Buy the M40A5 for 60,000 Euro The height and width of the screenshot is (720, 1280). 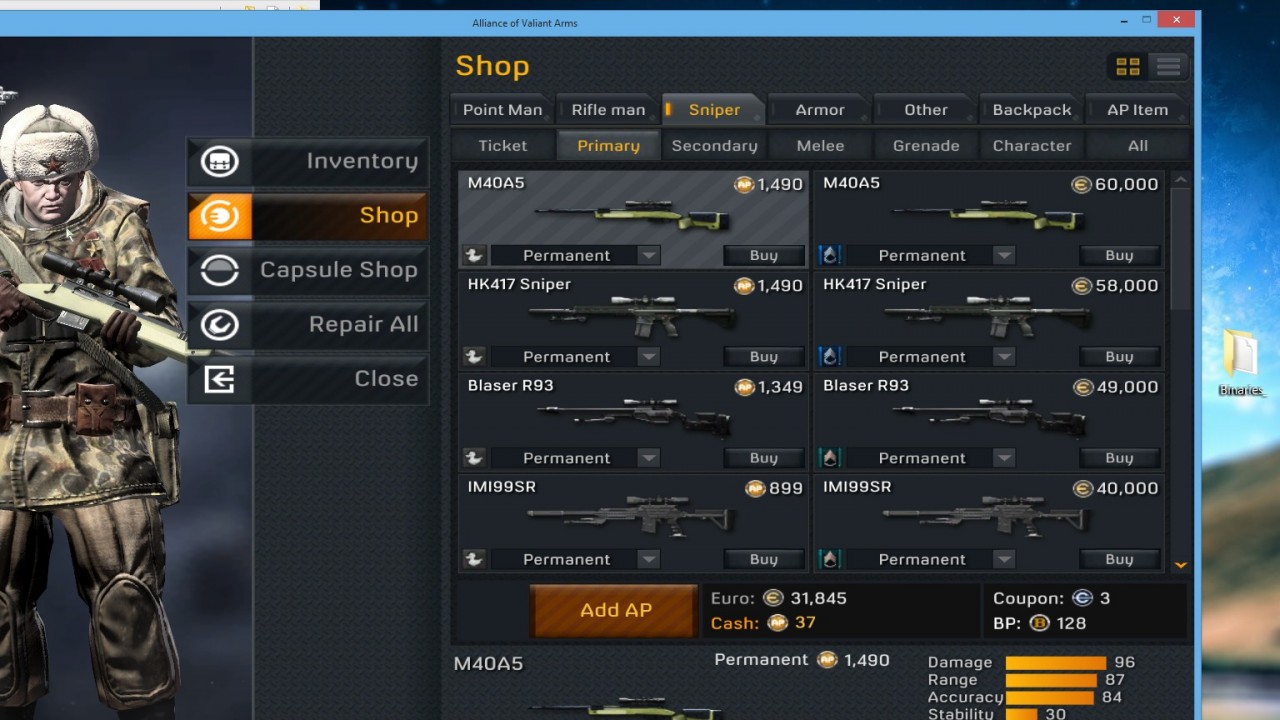(x=1119, y=256)
